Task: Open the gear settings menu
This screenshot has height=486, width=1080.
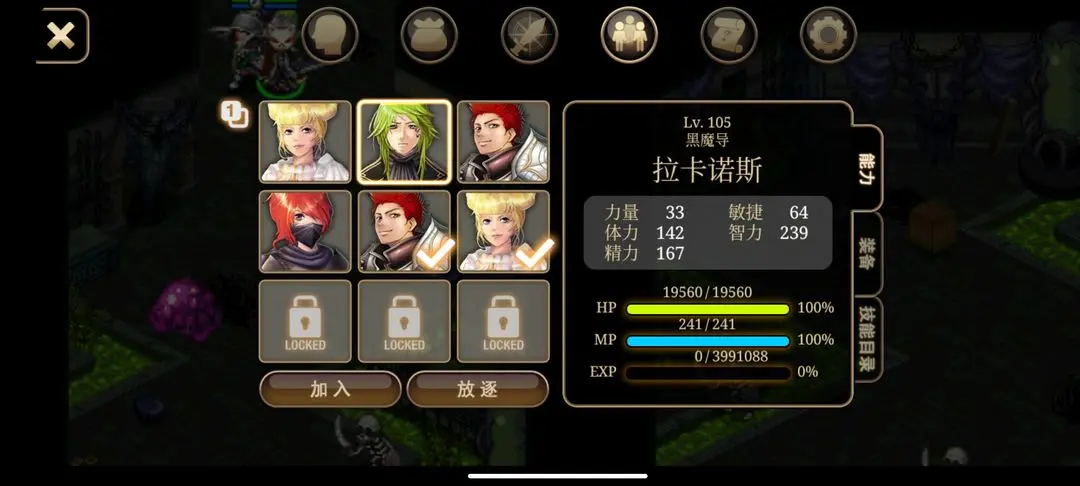Action: pos(828,36)
